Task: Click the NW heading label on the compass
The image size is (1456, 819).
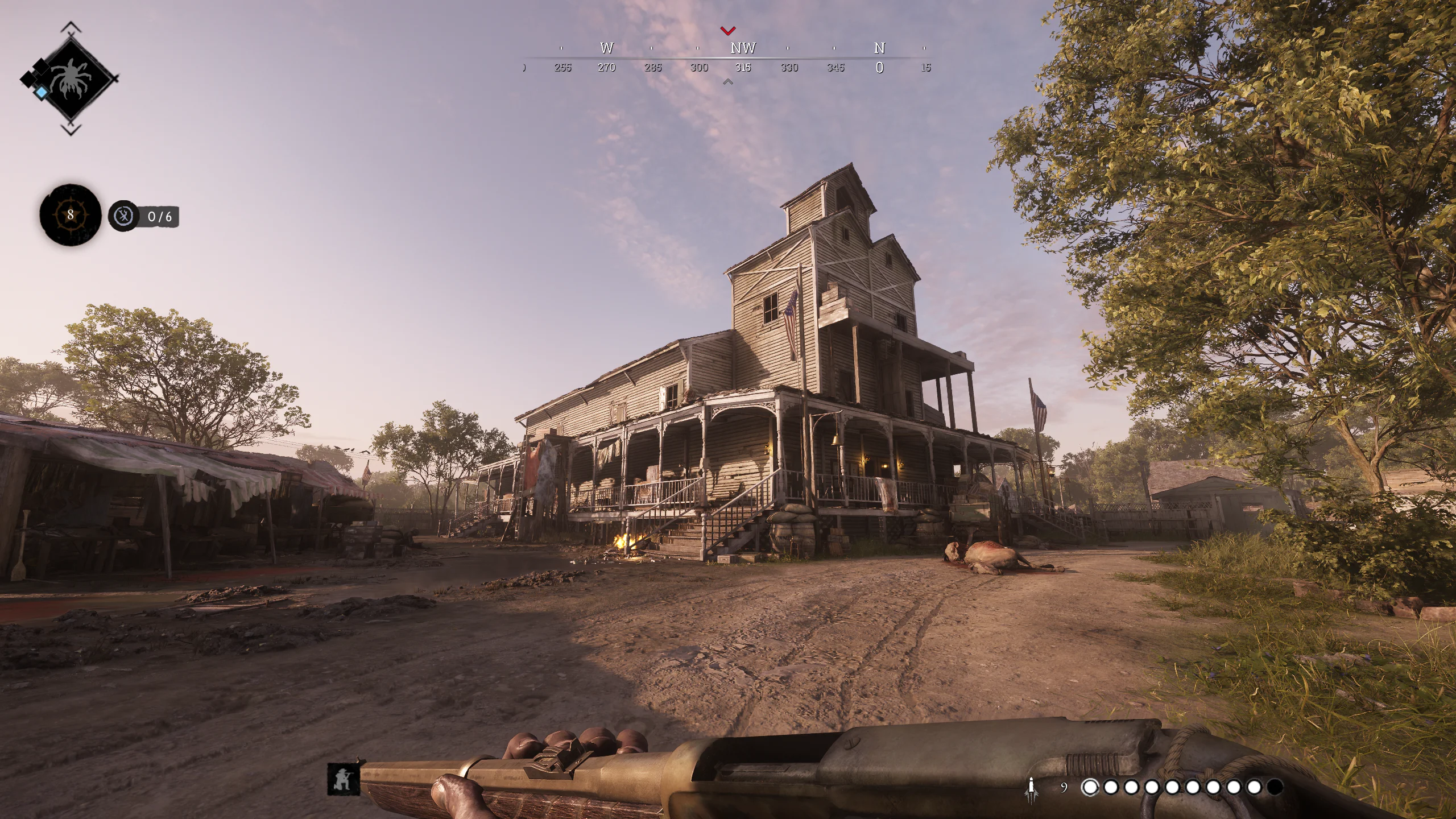Action: click(x=742, y=48)
